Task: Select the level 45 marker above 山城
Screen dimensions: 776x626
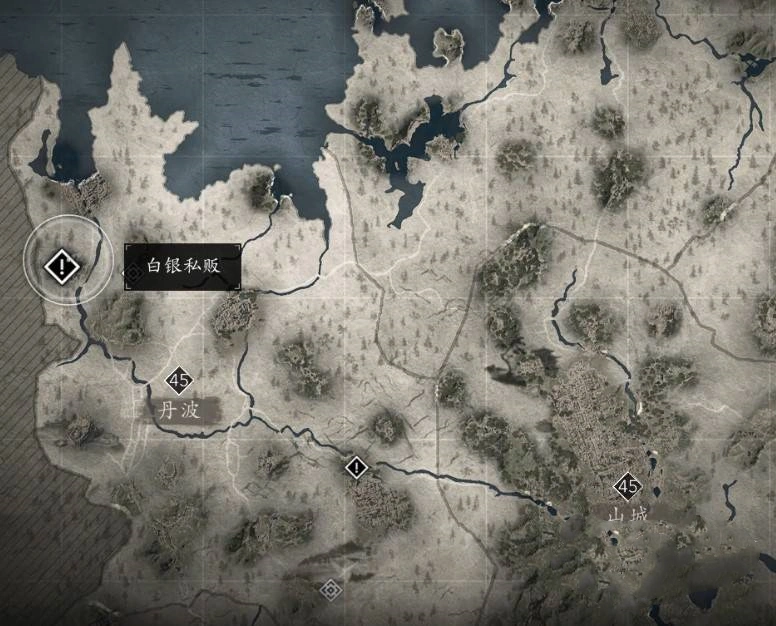Action: click(628, 487)
